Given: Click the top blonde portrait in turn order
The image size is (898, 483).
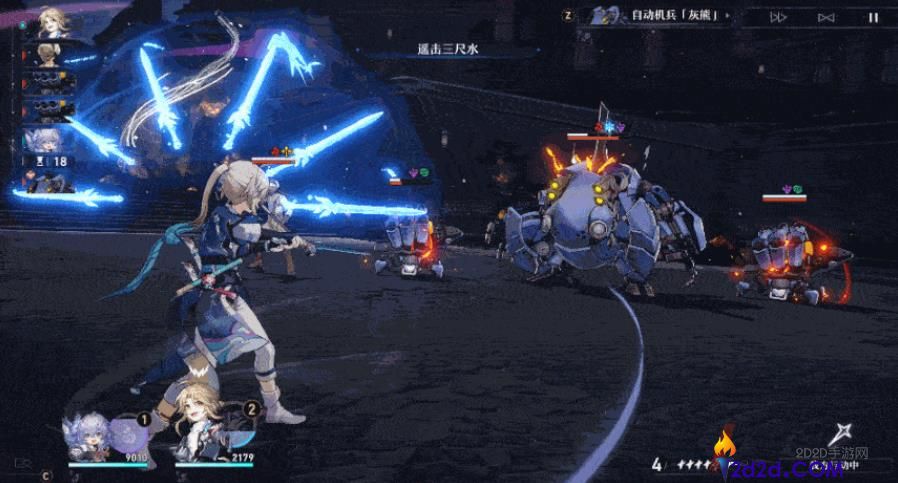Looking at the screenshot, I should pyautogui.click(x=54, y=22).
